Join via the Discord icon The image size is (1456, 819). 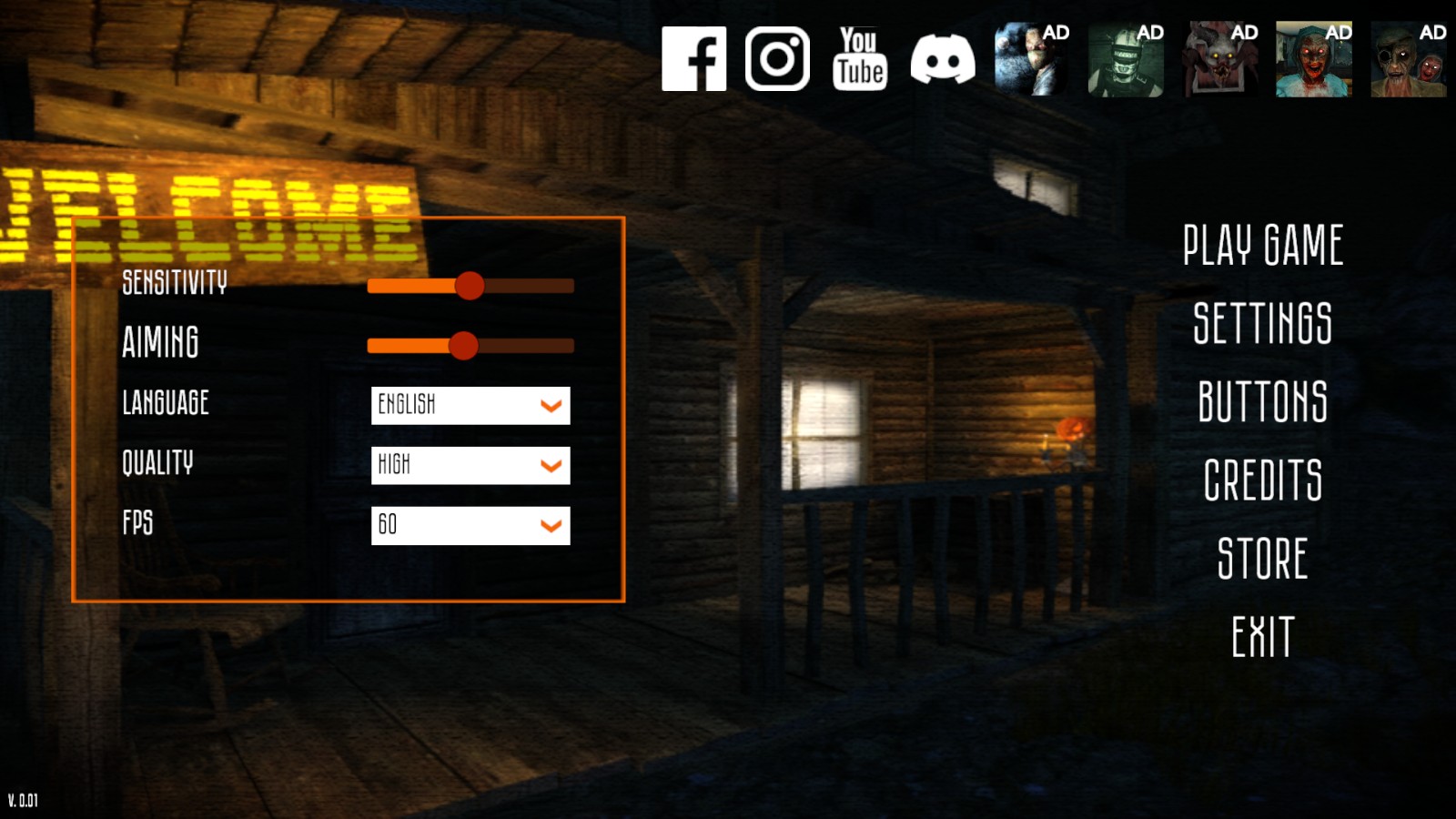[943, 59]
